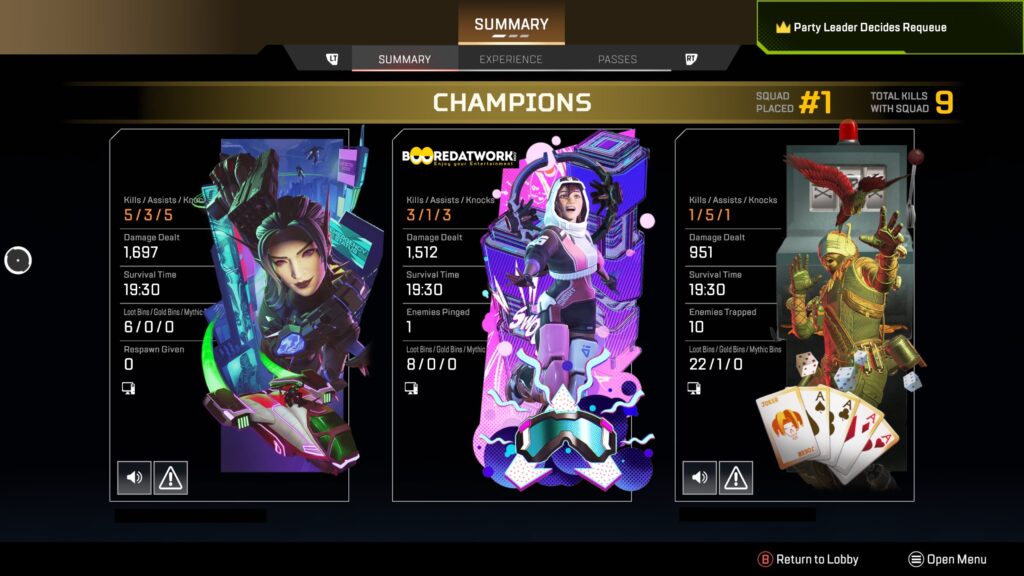Switch to the Experience tab
The width and height of the screenshot is (1024, 576).
[x=510, y=59]
